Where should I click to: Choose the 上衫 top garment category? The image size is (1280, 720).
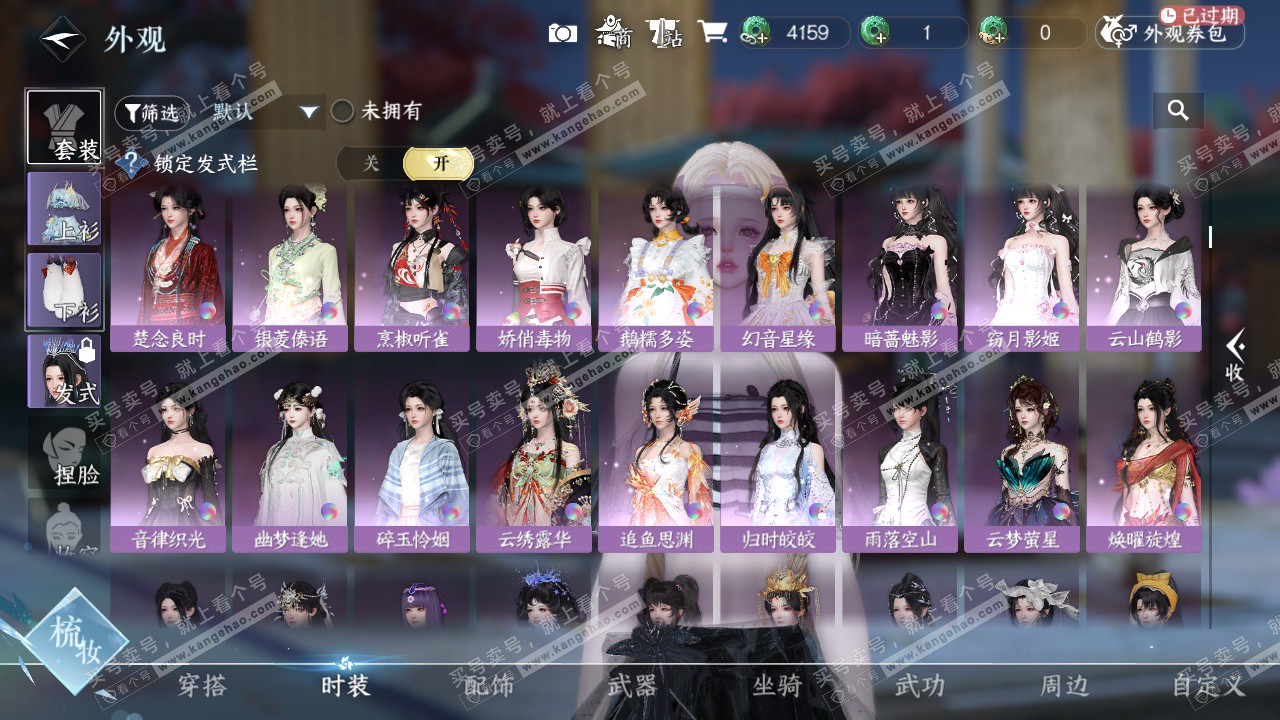(64, 208)
